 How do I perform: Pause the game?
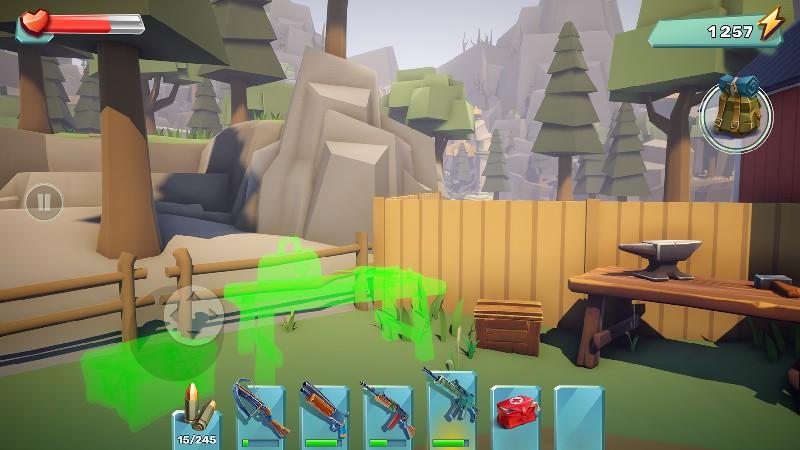coord(43,203)
